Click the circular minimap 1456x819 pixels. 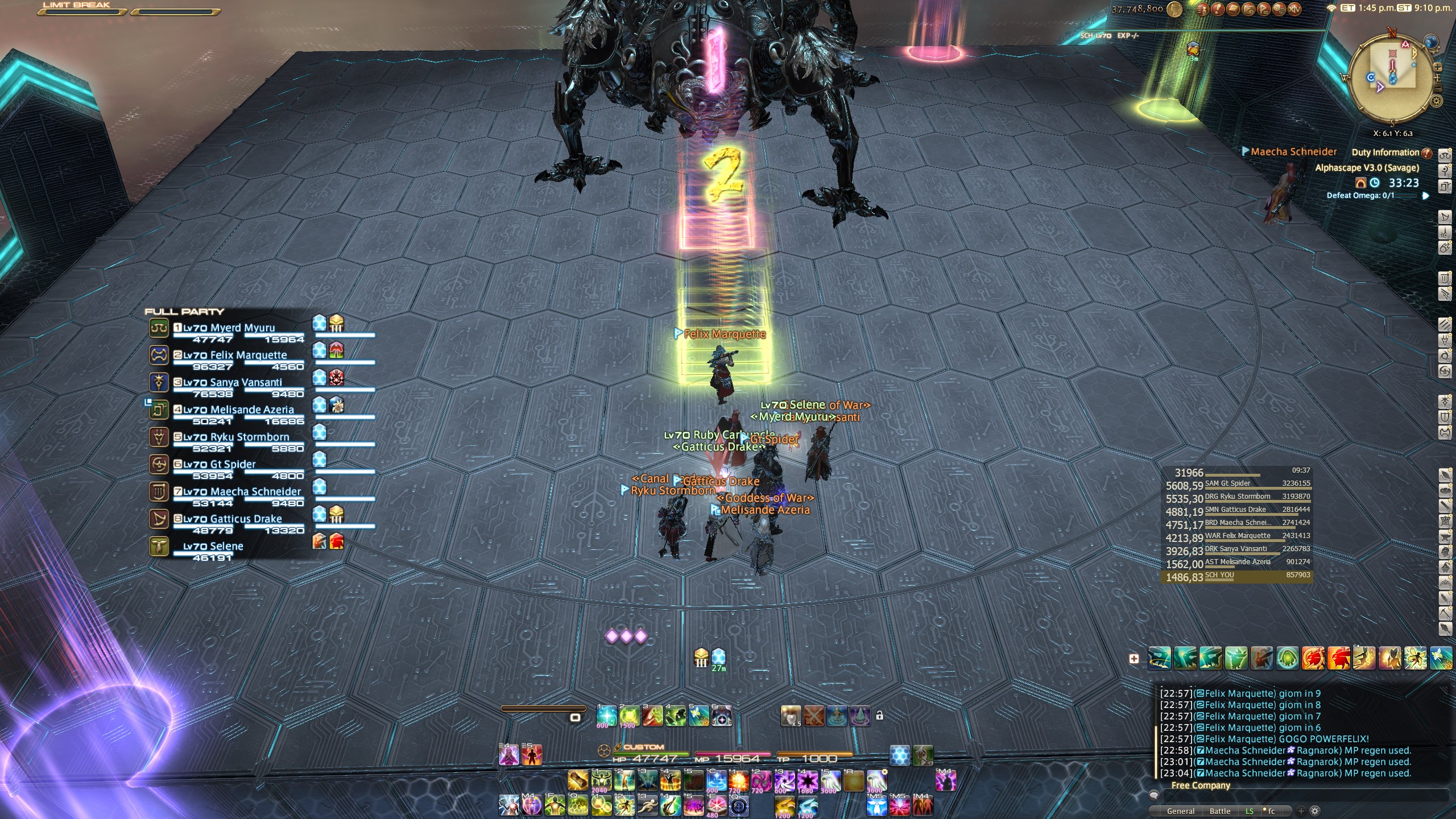coord(1392,78)
